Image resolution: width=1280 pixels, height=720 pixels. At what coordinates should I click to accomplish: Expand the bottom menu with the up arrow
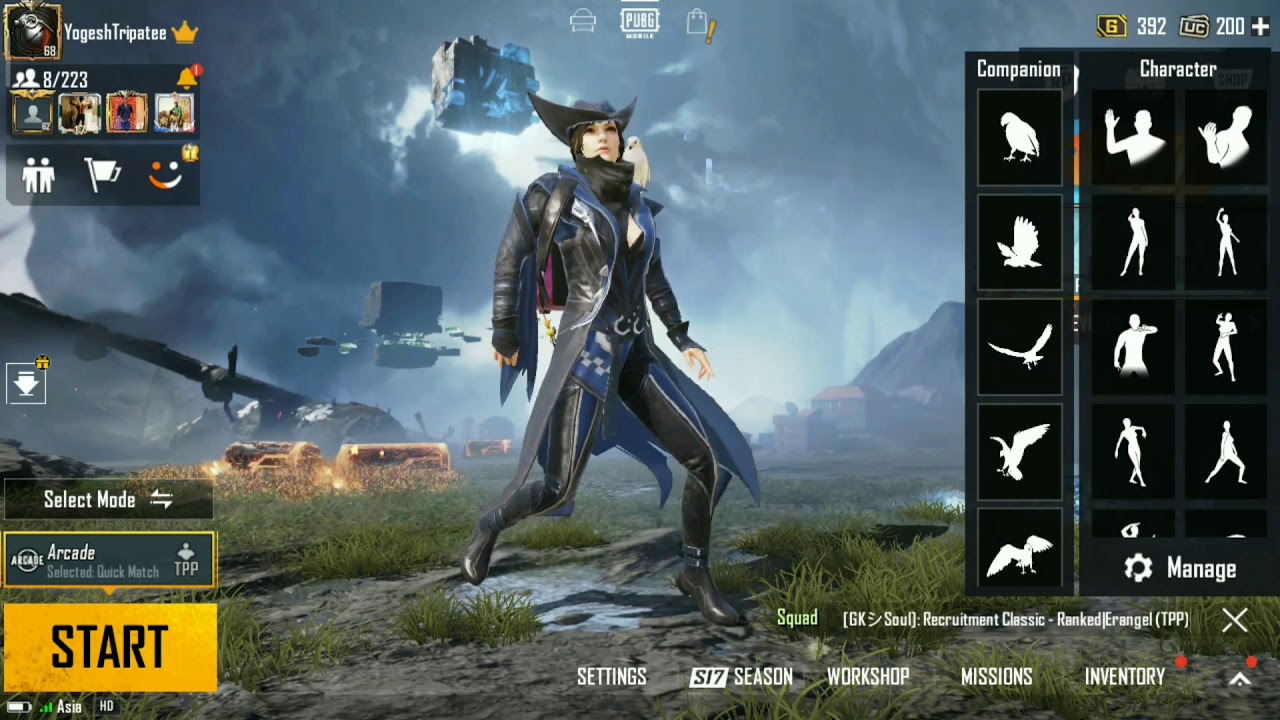1239,679
